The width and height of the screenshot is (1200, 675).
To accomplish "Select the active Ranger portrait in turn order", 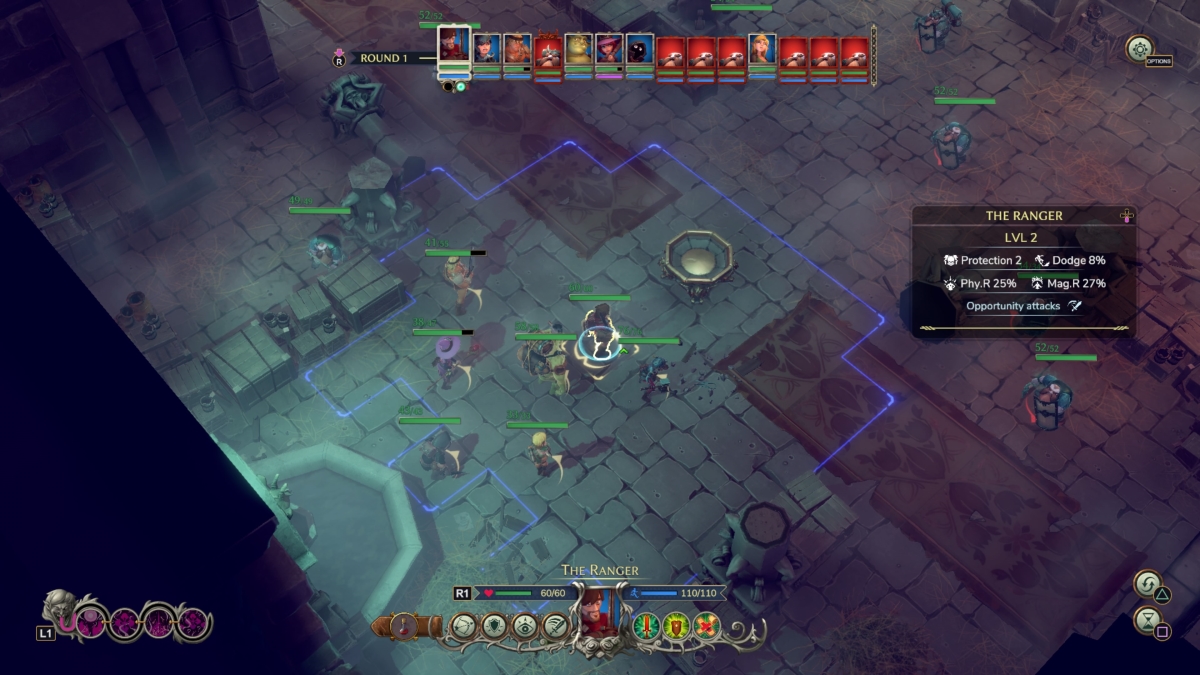I will [x=454, y=46].
